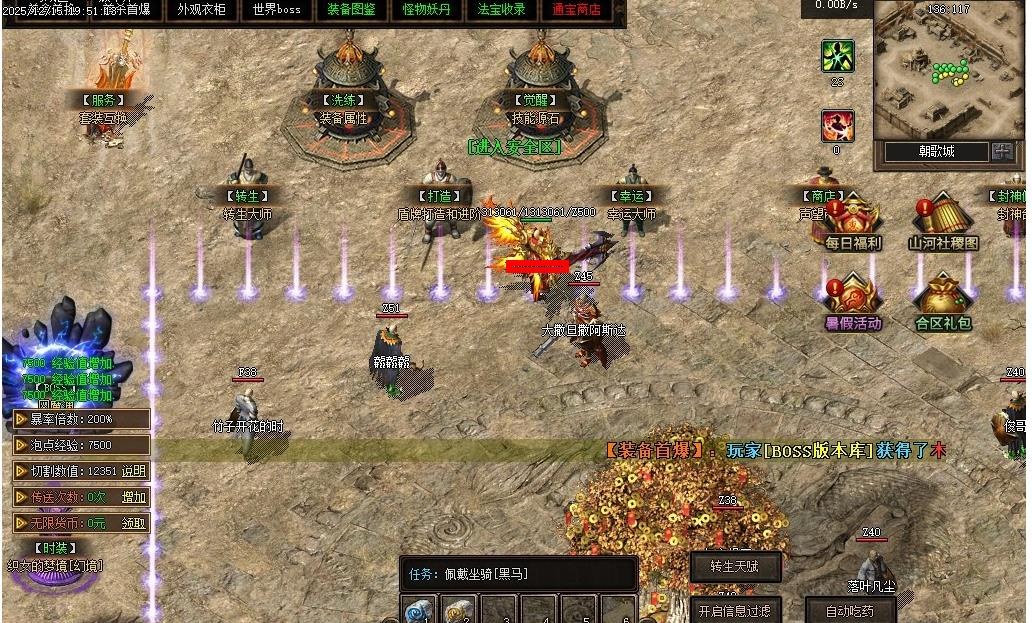Toggle the 开启信息过滤 message filter button
This screenshot has height=623, width=1032.
[735, 611]
